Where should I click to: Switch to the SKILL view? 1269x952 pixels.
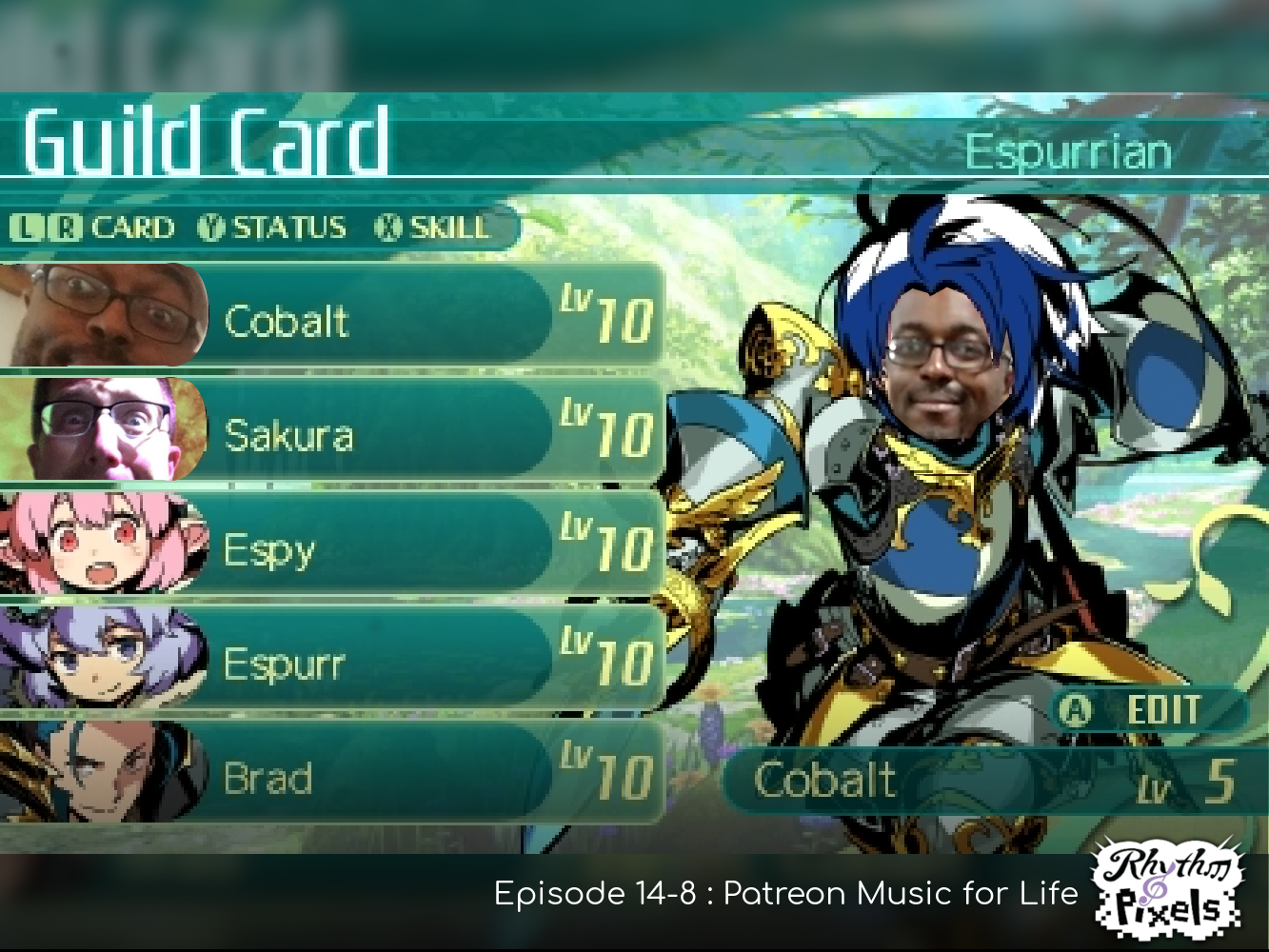(433, 228)
